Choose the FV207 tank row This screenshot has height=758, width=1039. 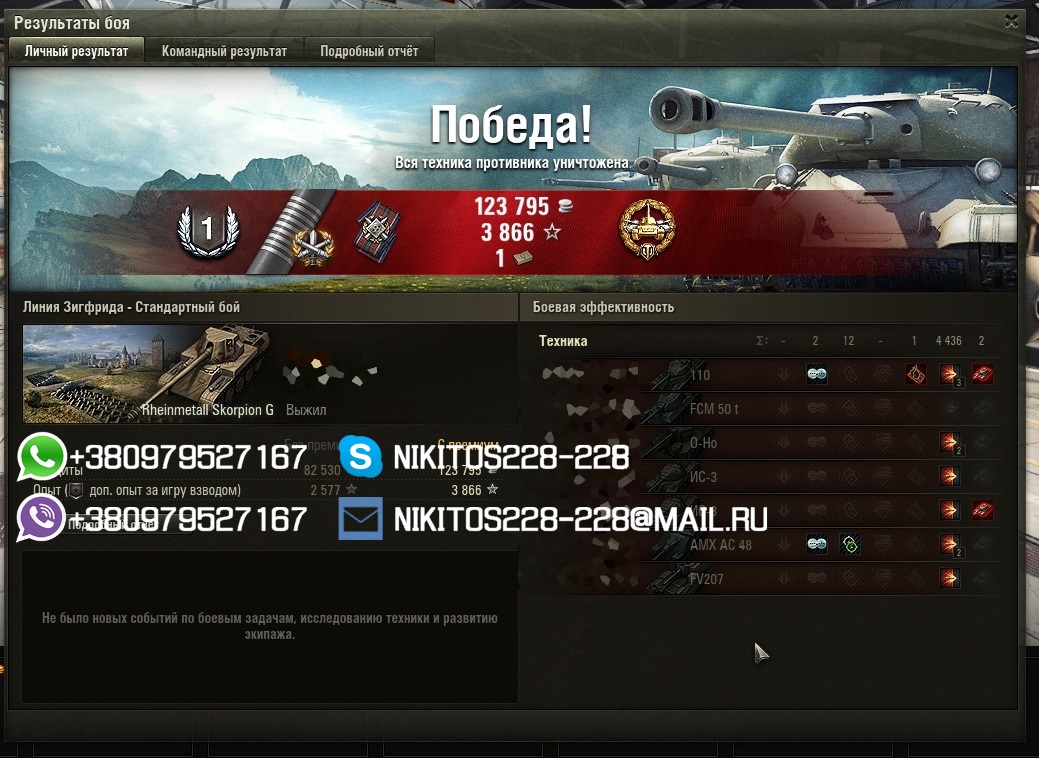tap(706, 579)
